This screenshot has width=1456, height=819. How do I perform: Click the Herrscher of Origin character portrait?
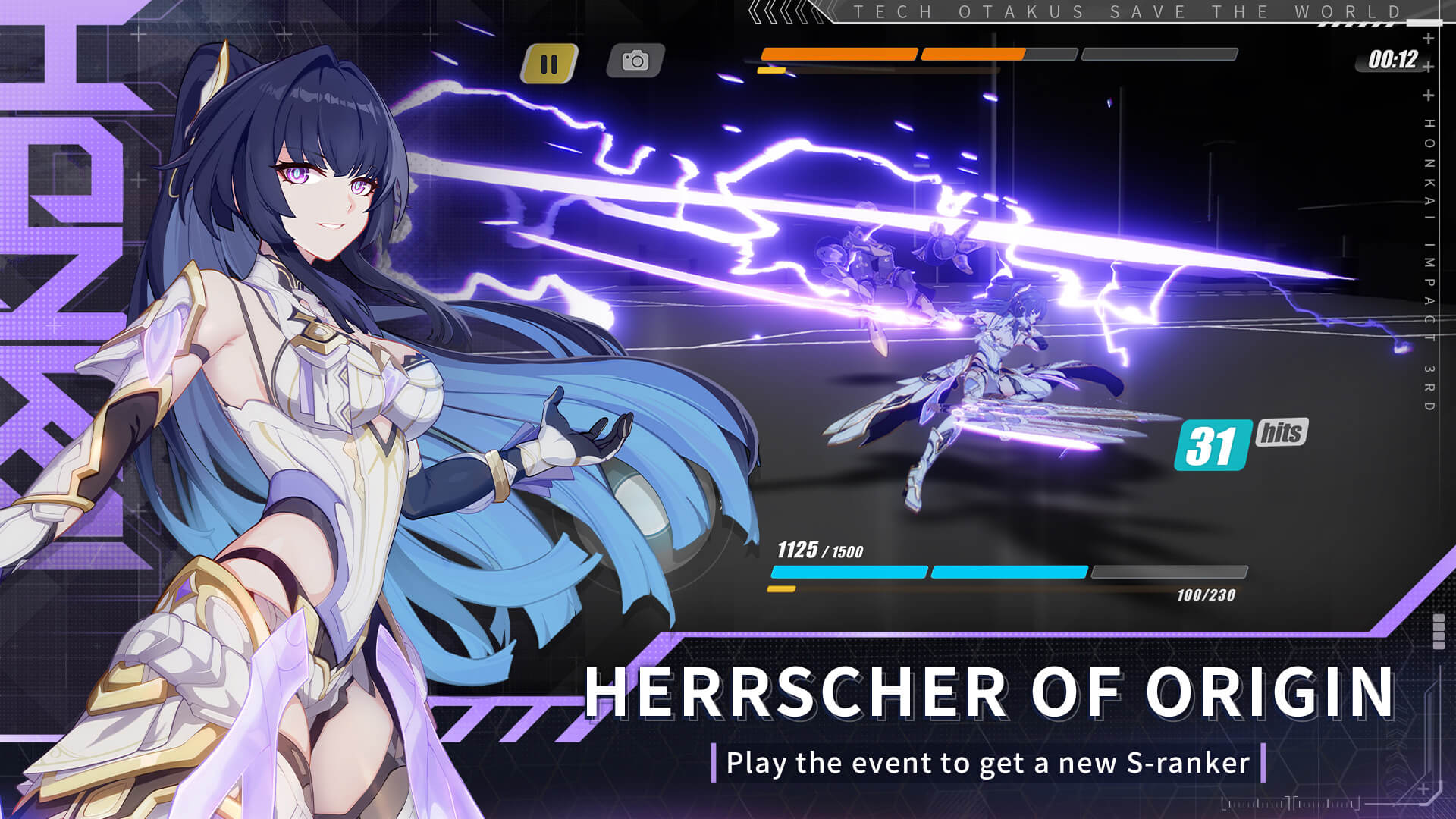pyautogui.click(x=303, y=379)
